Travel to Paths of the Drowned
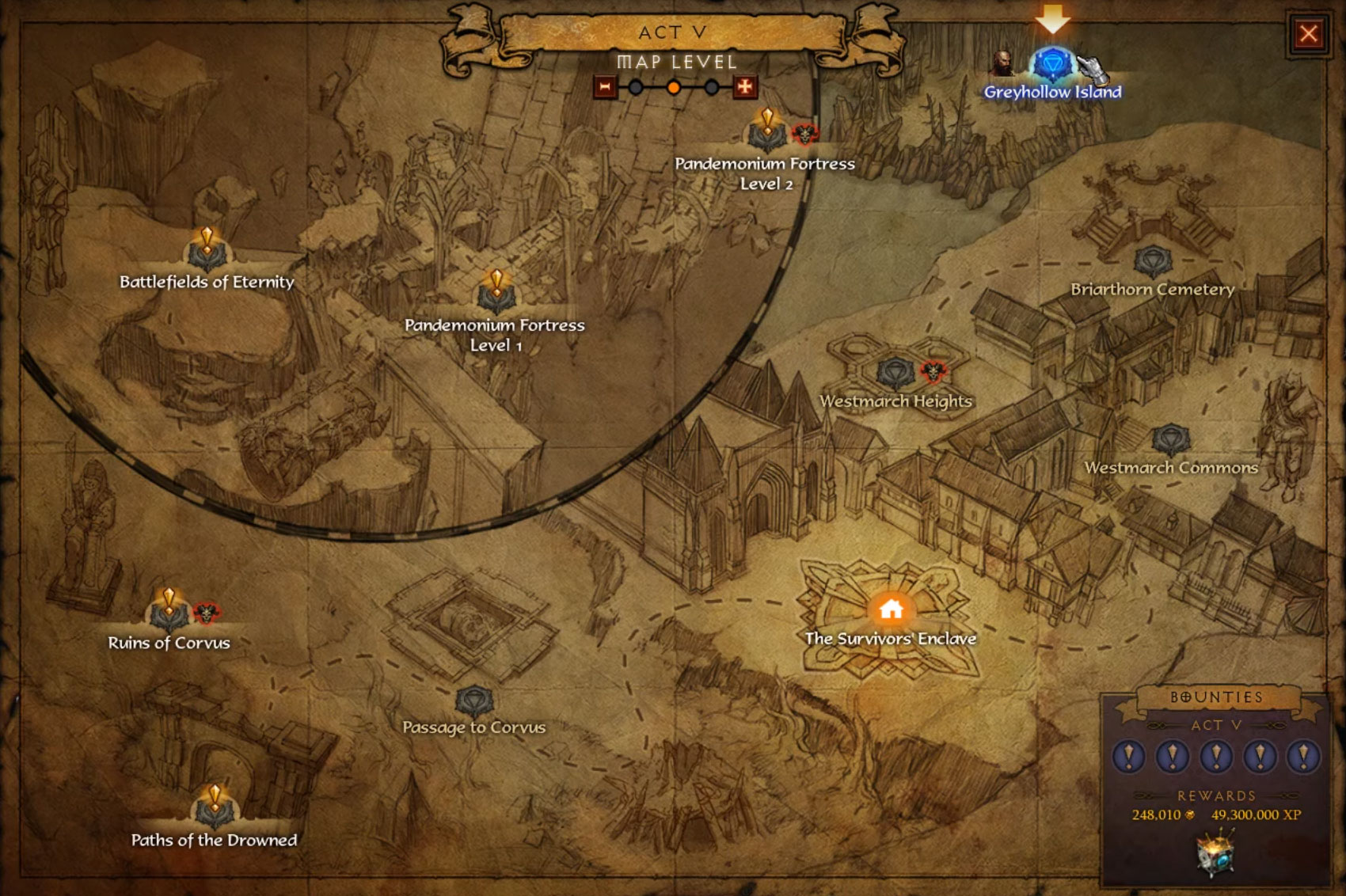The width and height of the screenshot is (1346, 896). pyautogui.click(x=214, y=808)
